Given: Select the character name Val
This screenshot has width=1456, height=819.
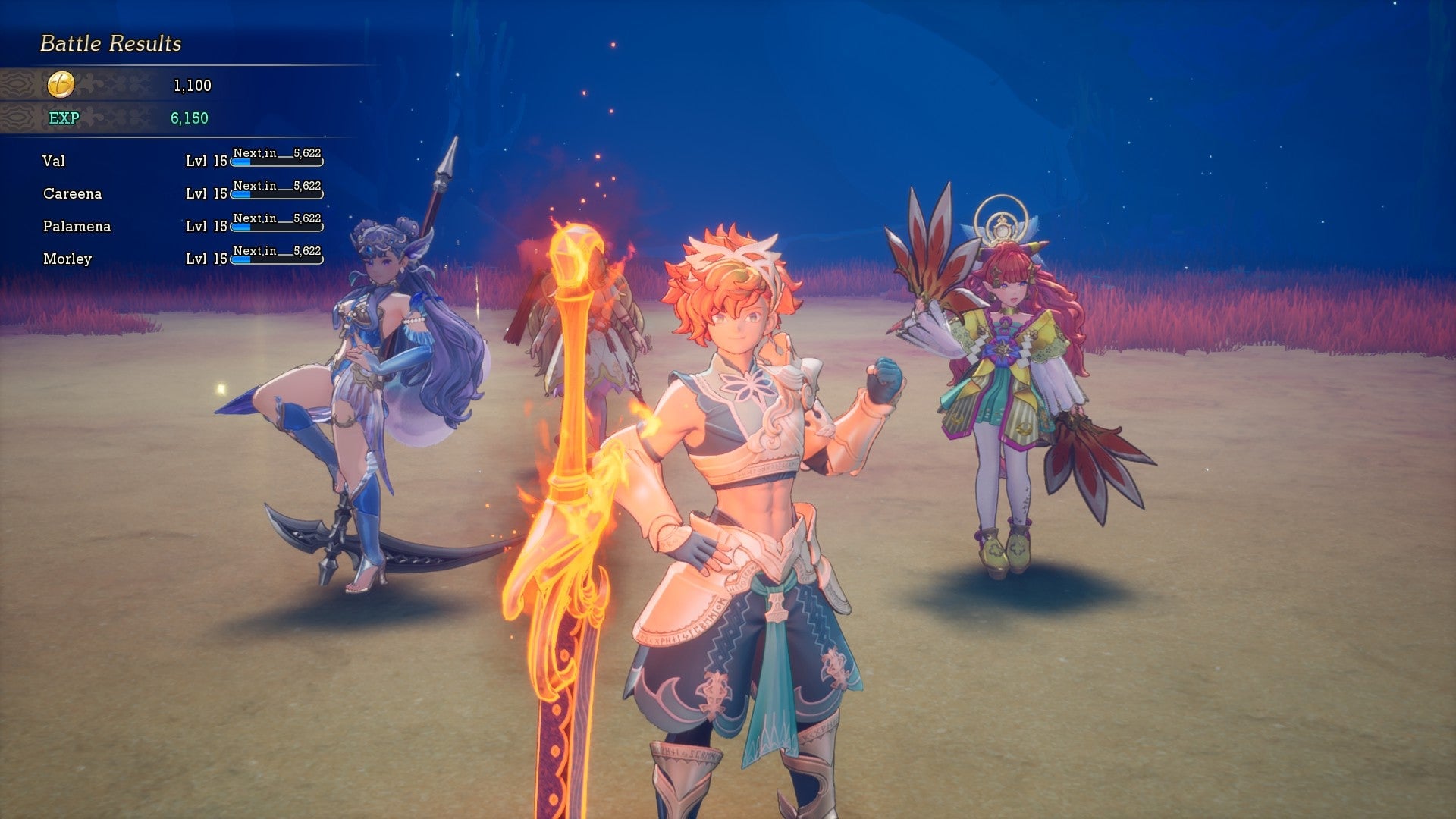Looking at the screenshot, I should [54, 161].
